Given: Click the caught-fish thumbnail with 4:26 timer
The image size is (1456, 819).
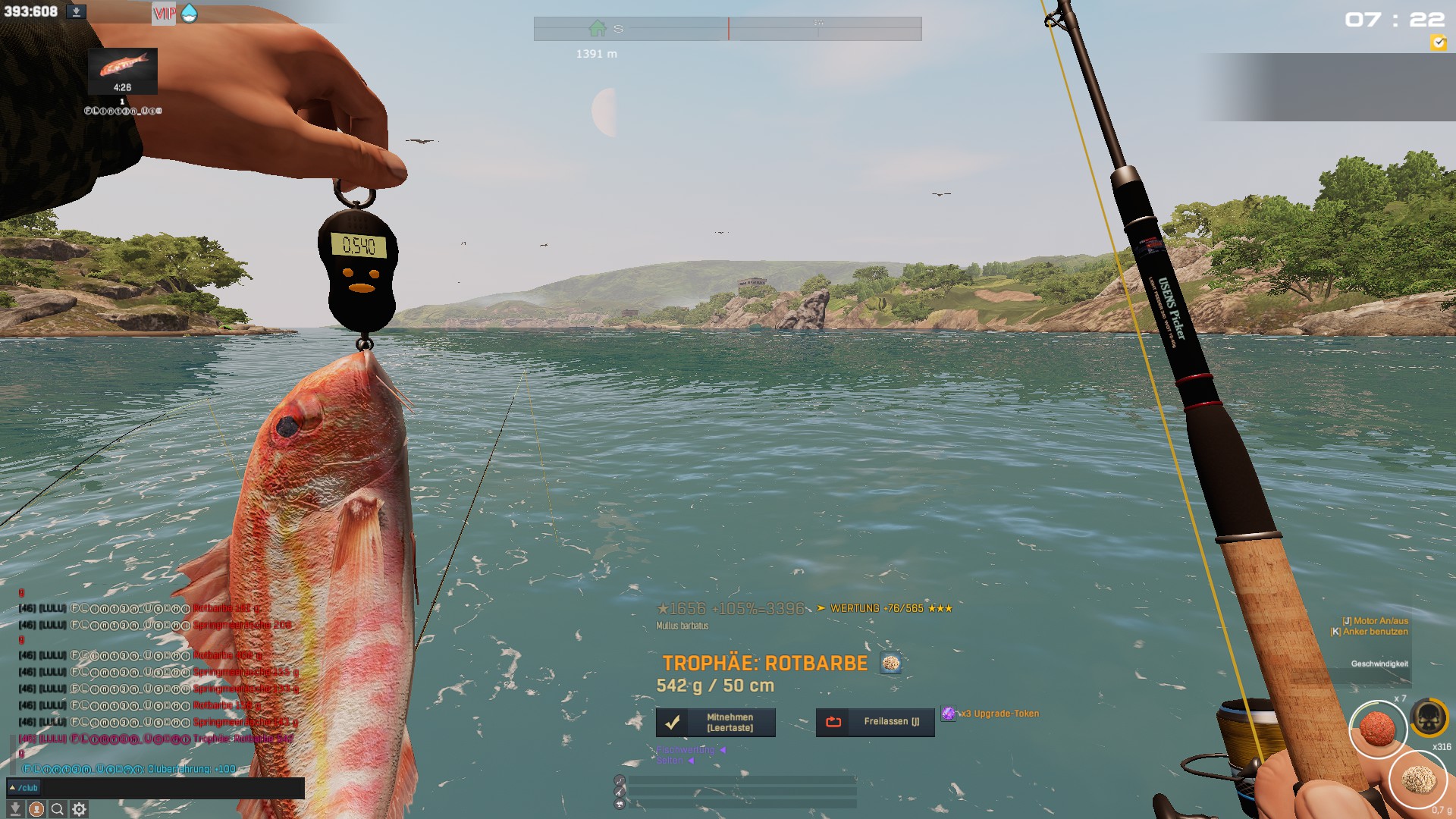Looking at the screenshot, I should pos(123,71).
